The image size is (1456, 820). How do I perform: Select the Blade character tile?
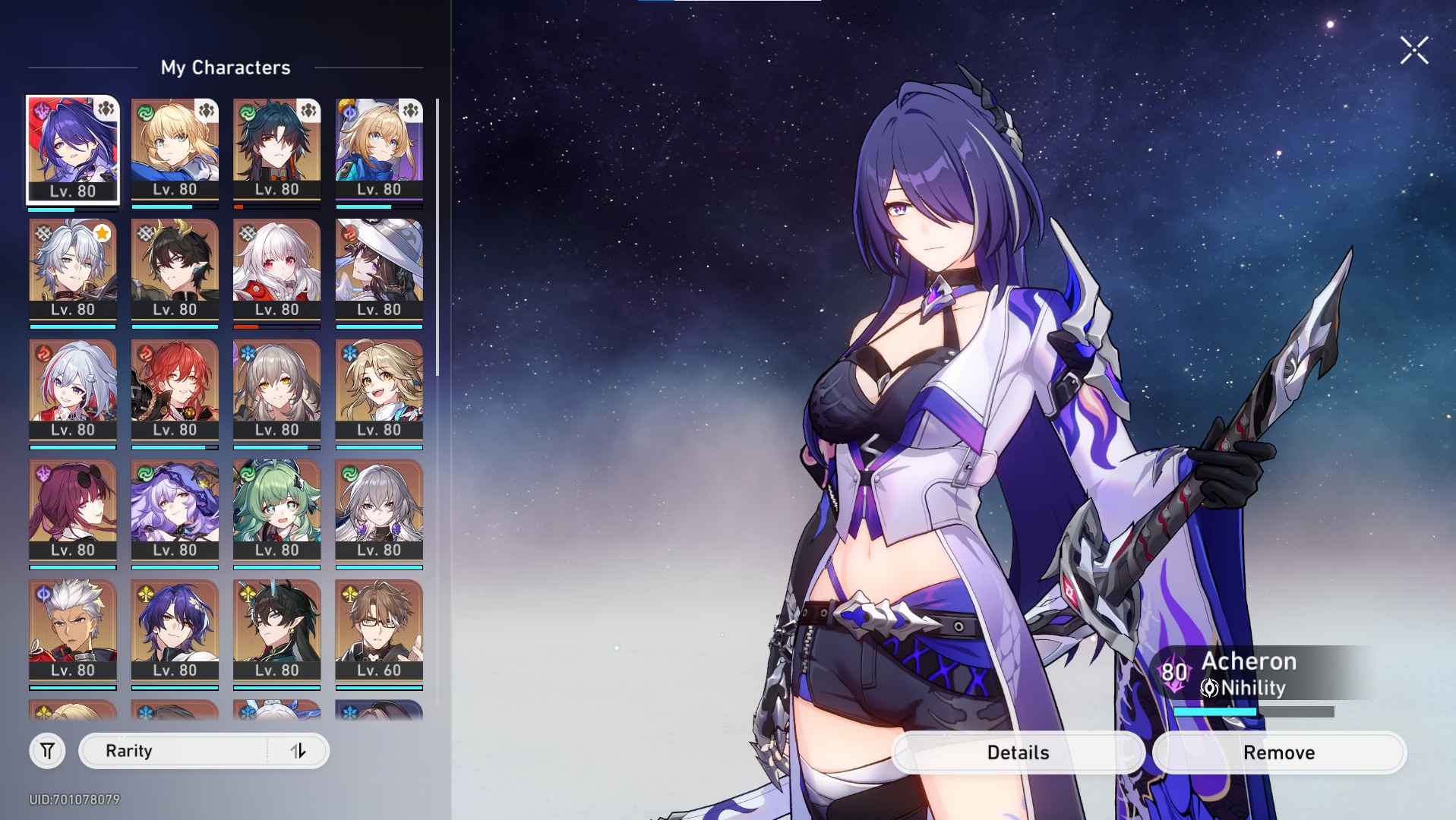(276, 150)
